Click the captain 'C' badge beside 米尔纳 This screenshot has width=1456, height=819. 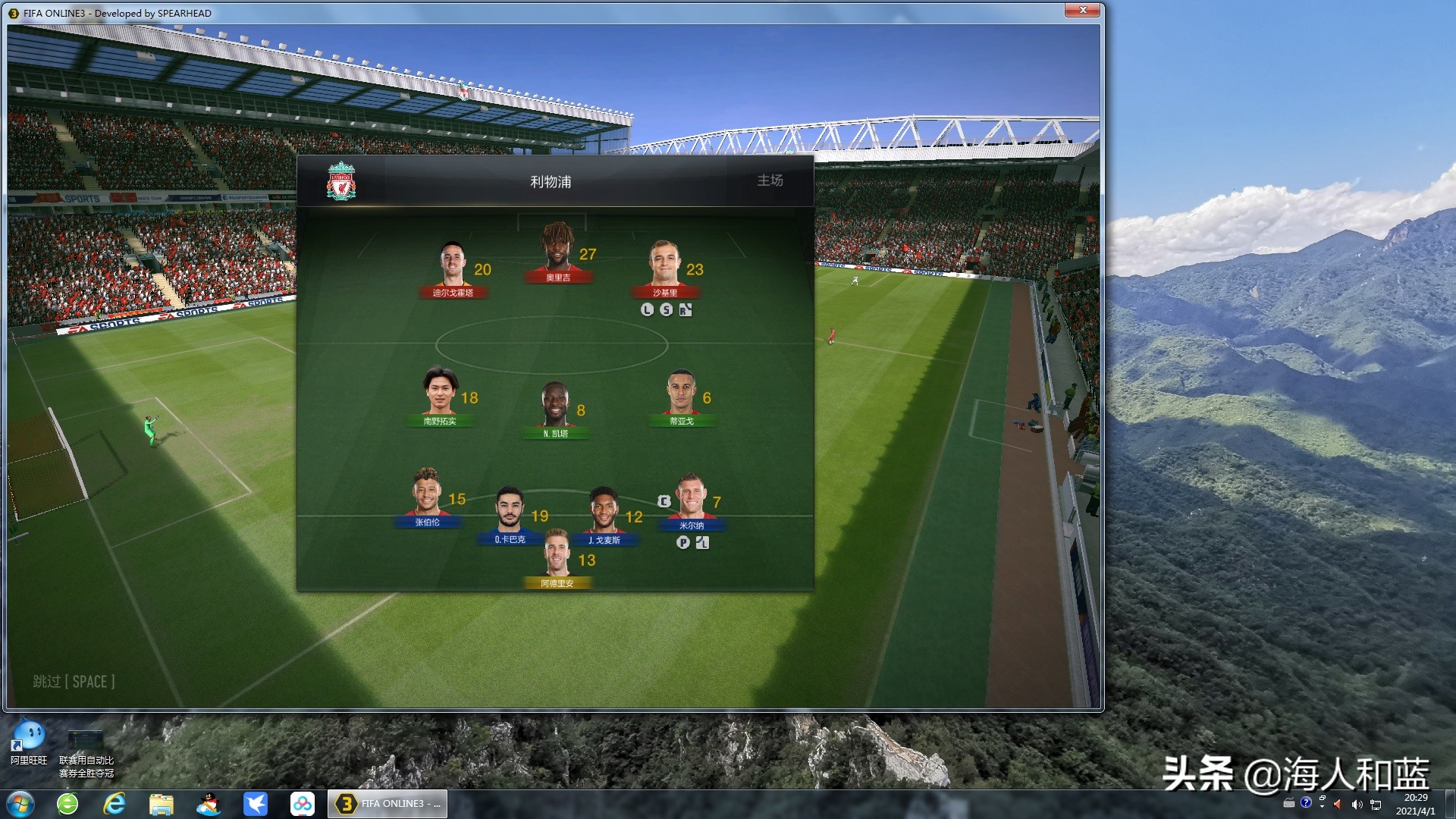(x=664, y=501)
